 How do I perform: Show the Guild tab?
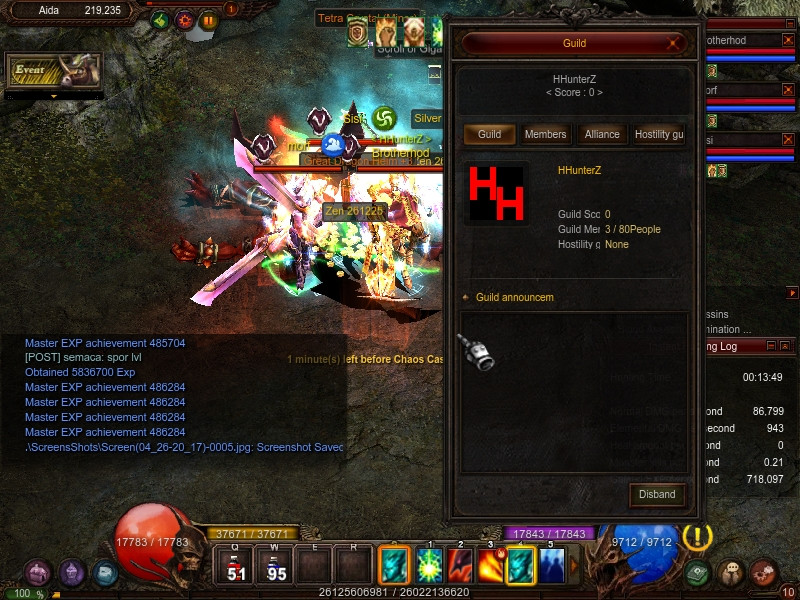click(x=489, y=135)
